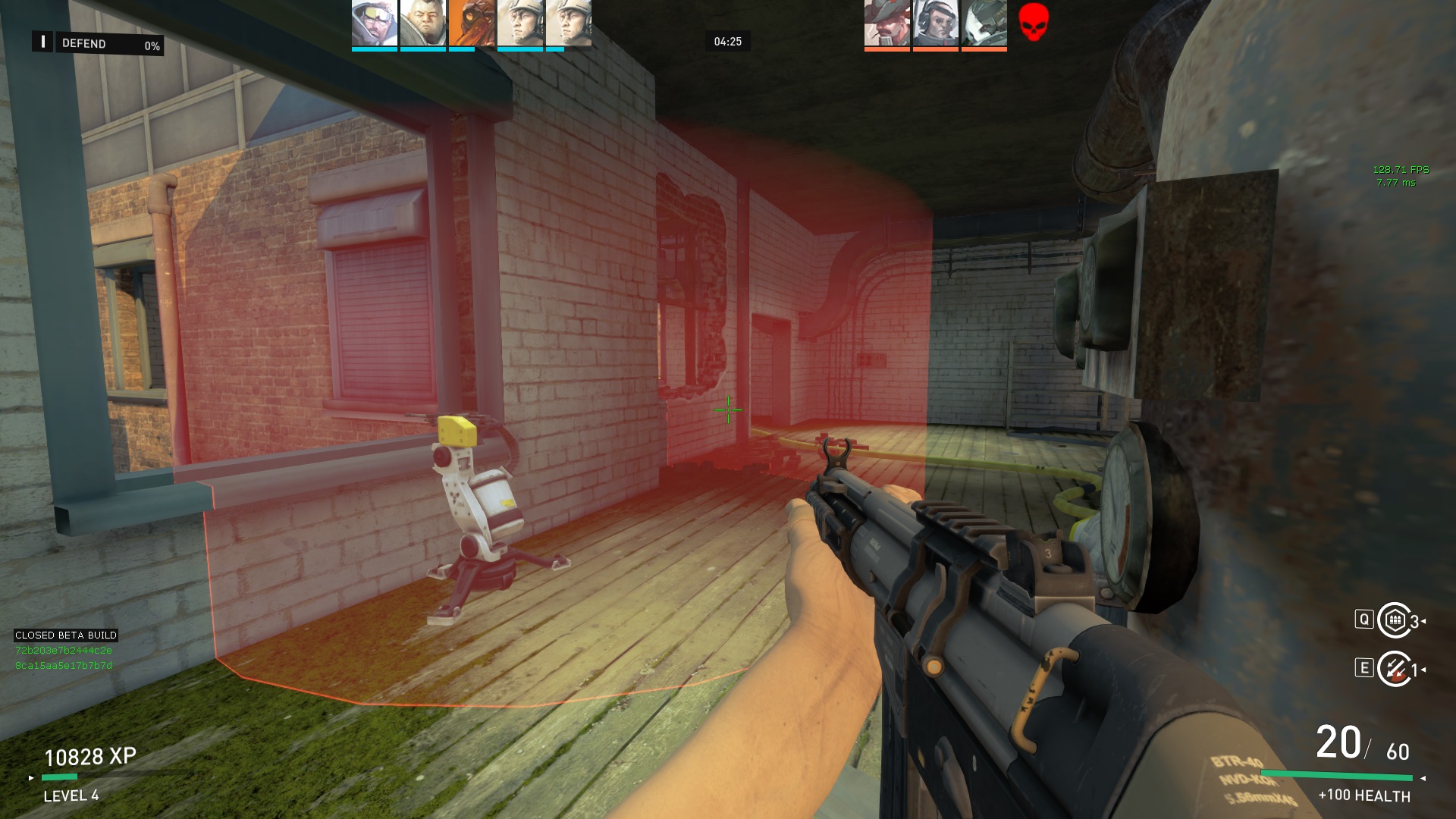Click the DEFEND objective tracker
This screenshot has height=819, width=1456.
tap(97, 44)
